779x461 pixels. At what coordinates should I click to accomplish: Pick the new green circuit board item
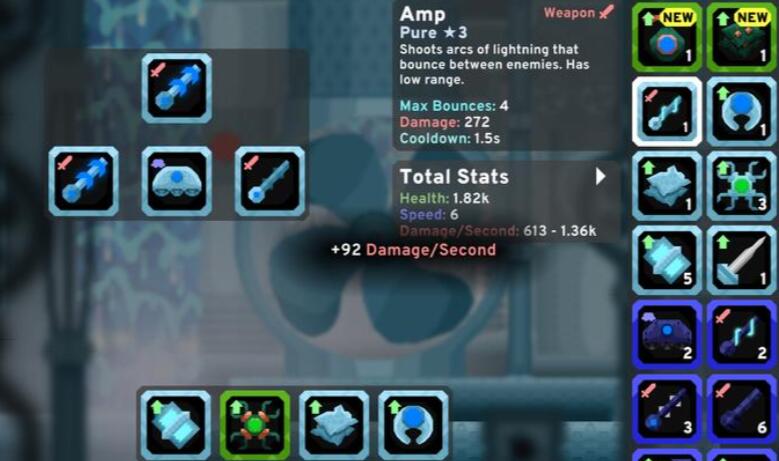(741, 37)
